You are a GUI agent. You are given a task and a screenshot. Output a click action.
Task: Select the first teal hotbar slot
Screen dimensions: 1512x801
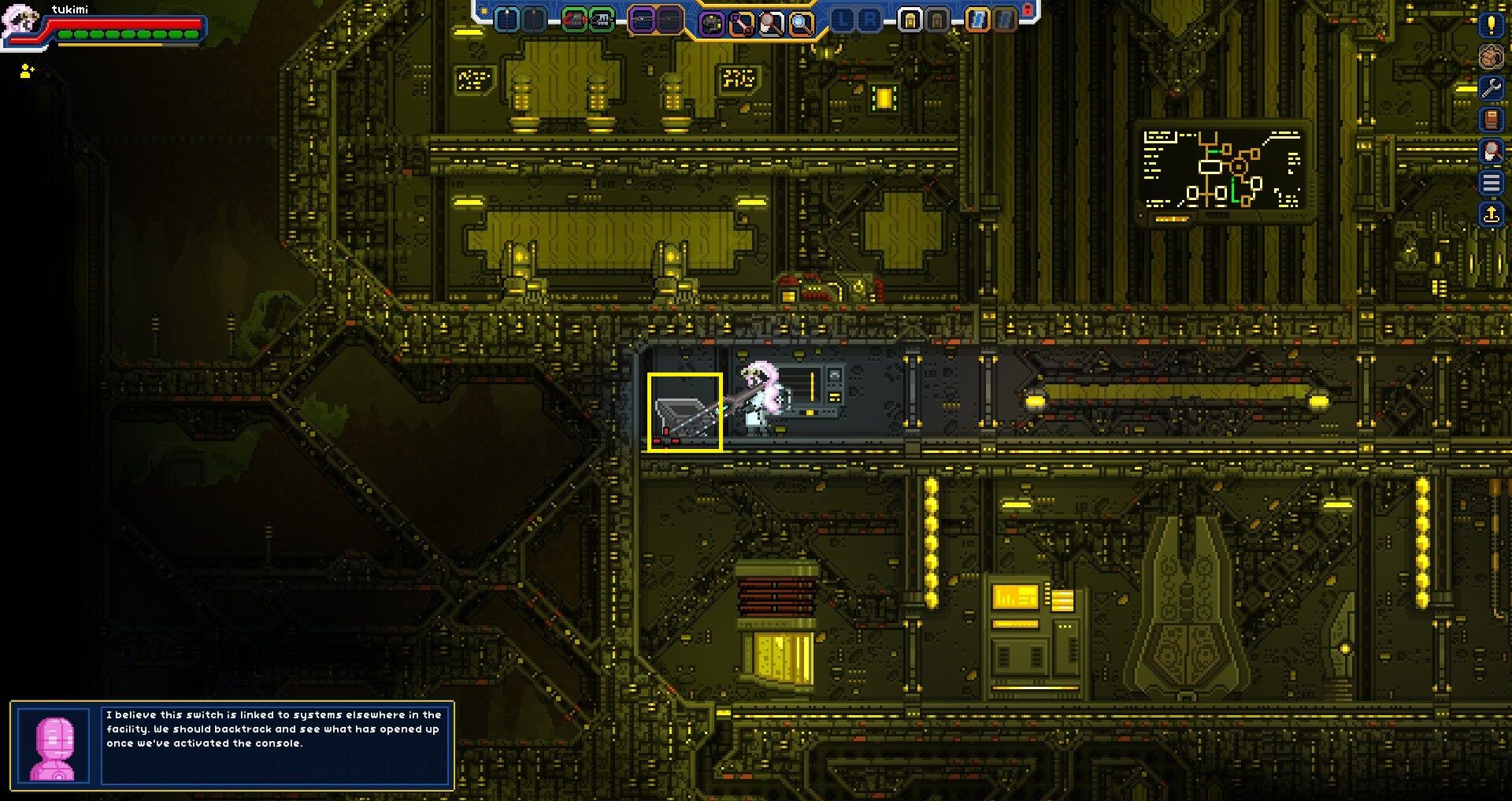coord(506,20)
